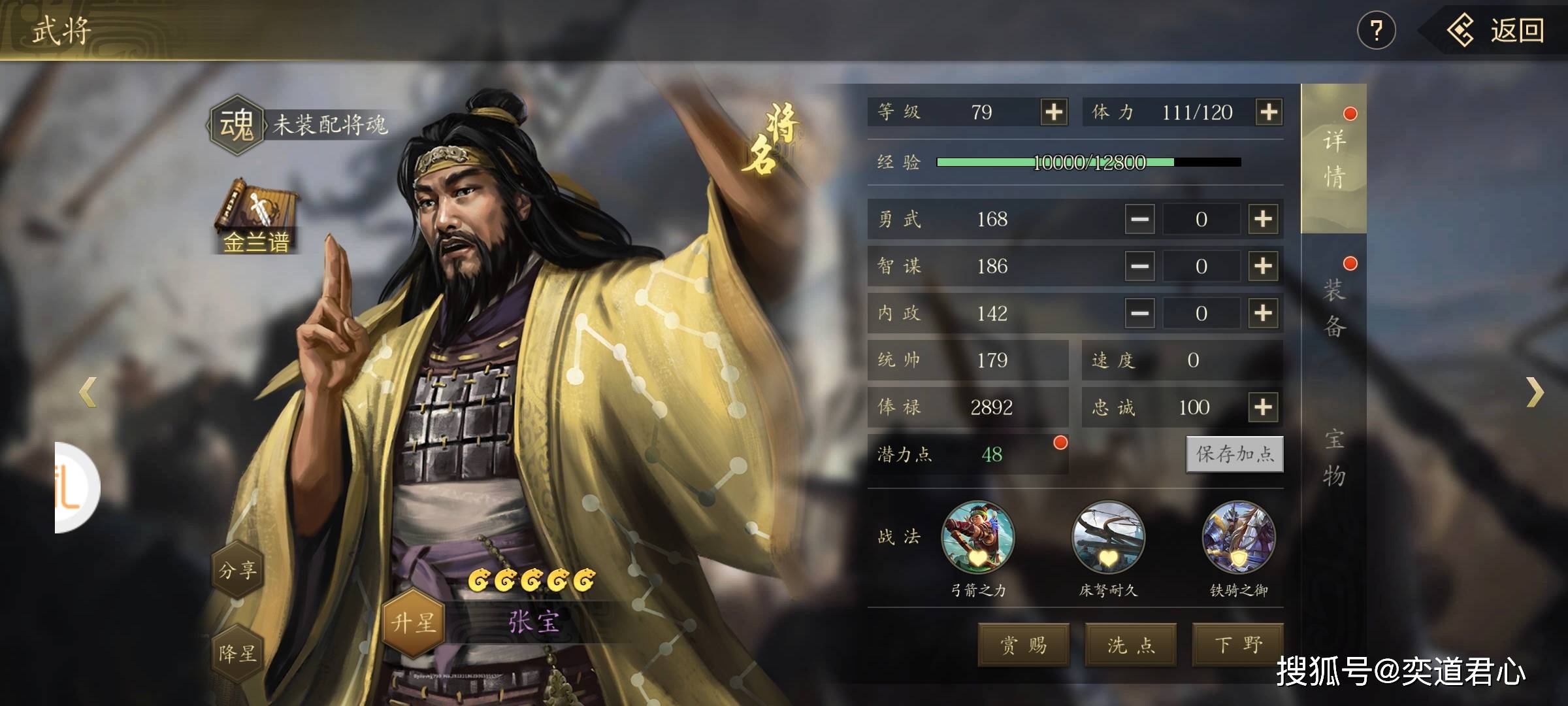The height and width of the screenshot is (706, 1568).
Task: Click the 赏赐 reward button
Action: point(1023,645)
